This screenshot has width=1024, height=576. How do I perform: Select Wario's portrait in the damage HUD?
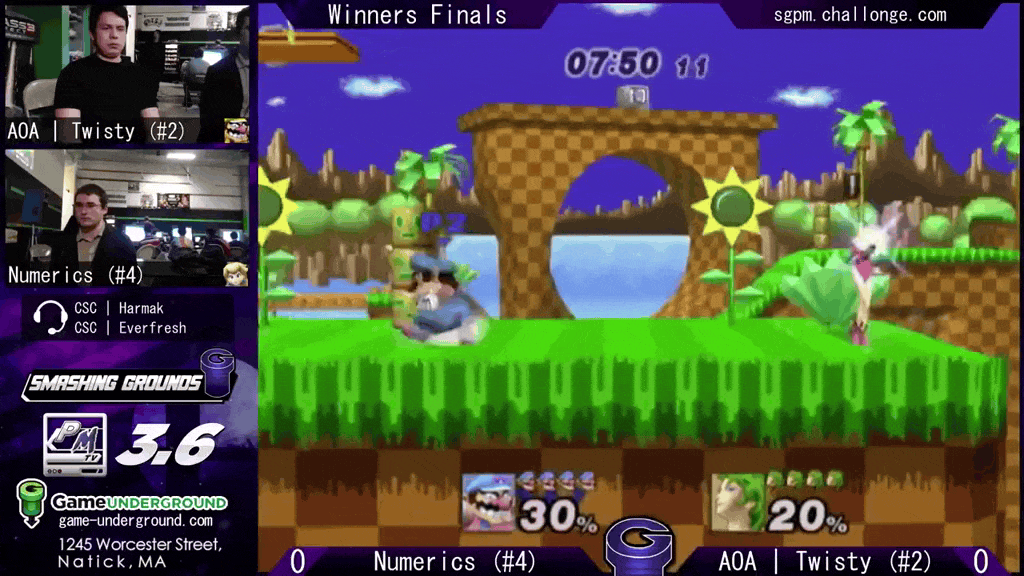[488, 502]
